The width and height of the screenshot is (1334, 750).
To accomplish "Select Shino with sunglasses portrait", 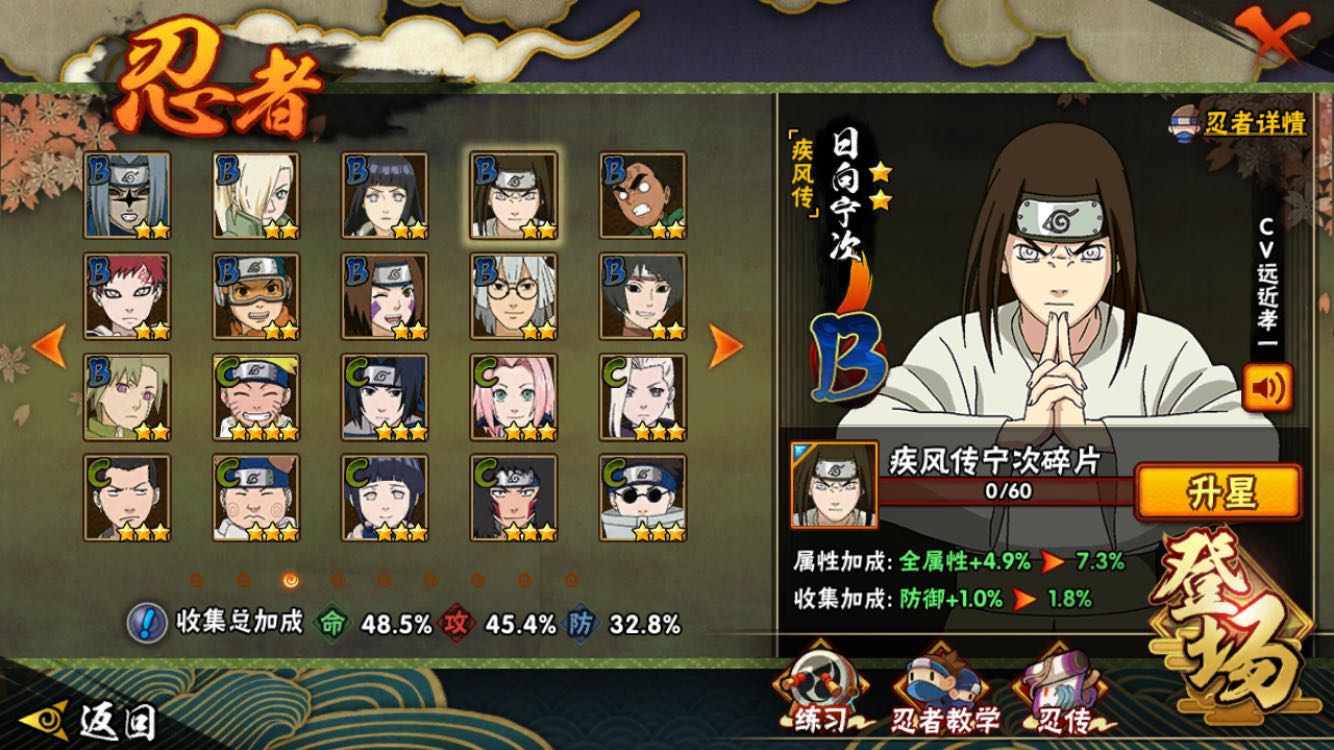I will click(643, 498).
